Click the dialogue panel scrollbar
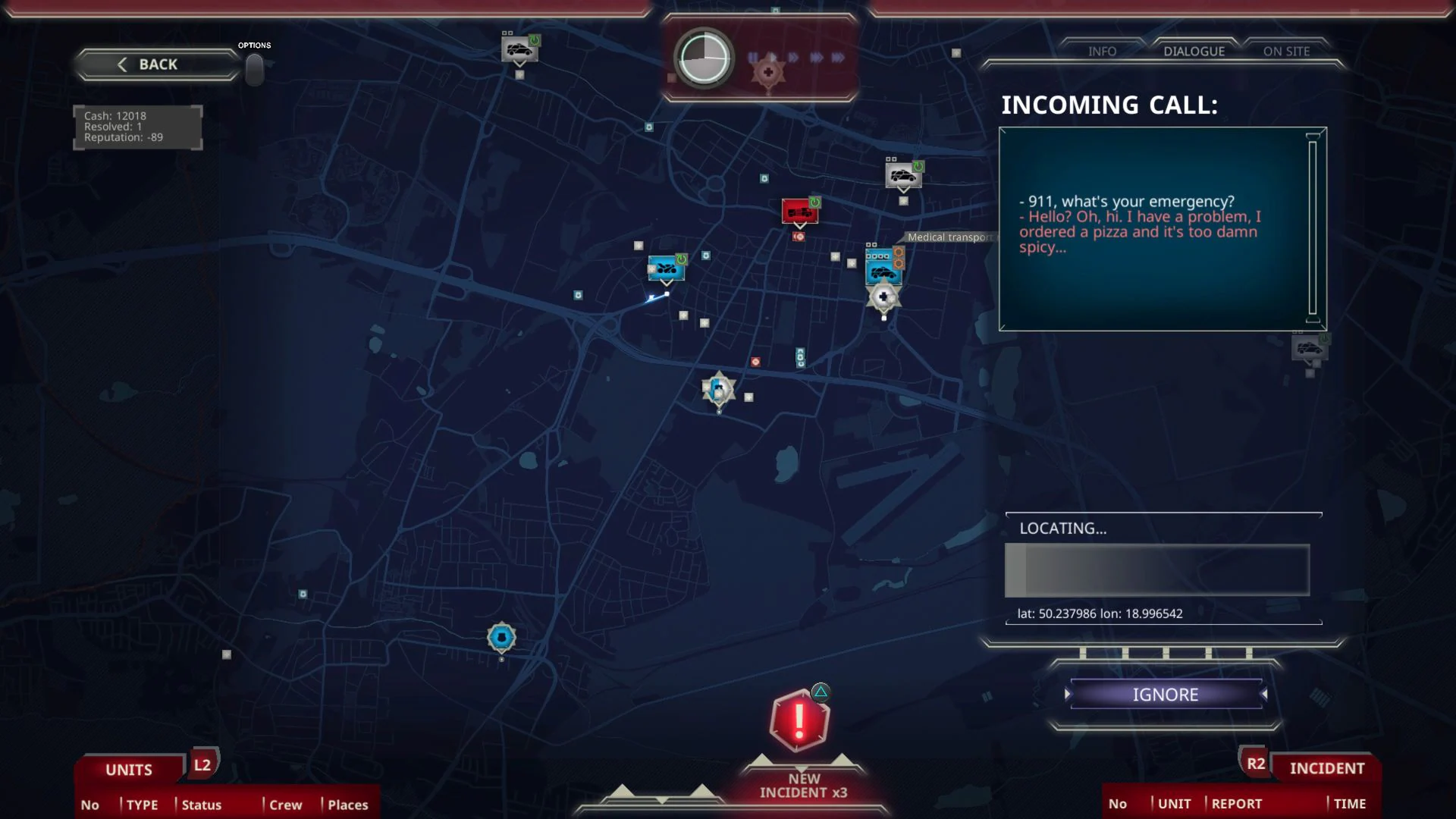The image size is (1456, 819). (x=1312, y=227)
